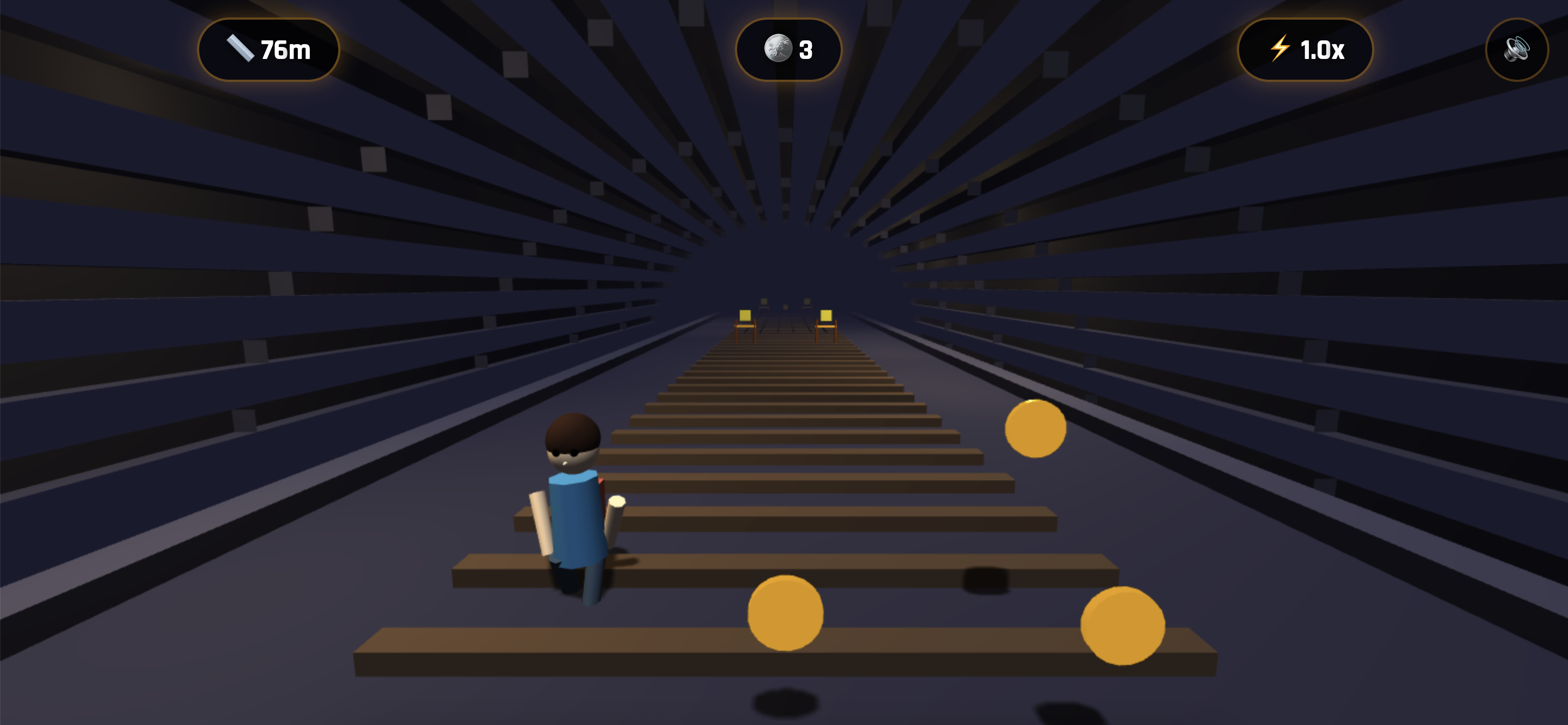Toggle the sound speaker button
This screenshot has height=725, width=1568.
coord(1516,49)
